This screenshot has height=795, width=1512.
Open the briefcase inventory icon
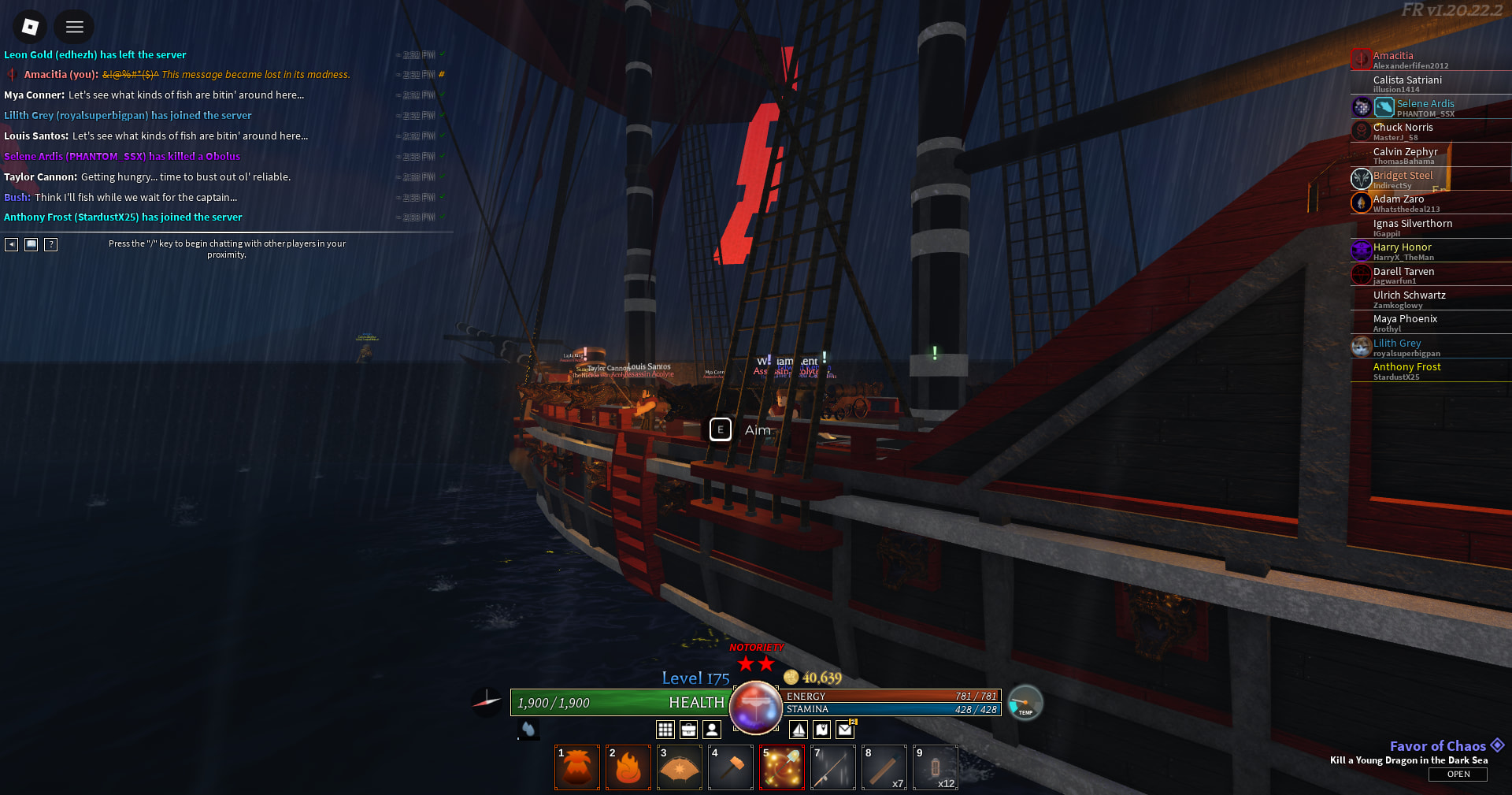(x=689, y=730)
